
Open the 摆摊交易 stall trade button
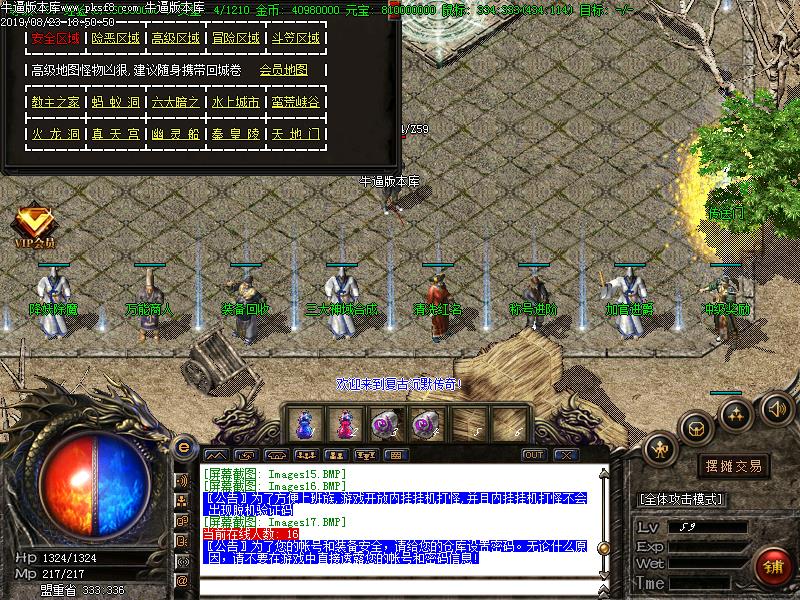(x=735, y=466)
